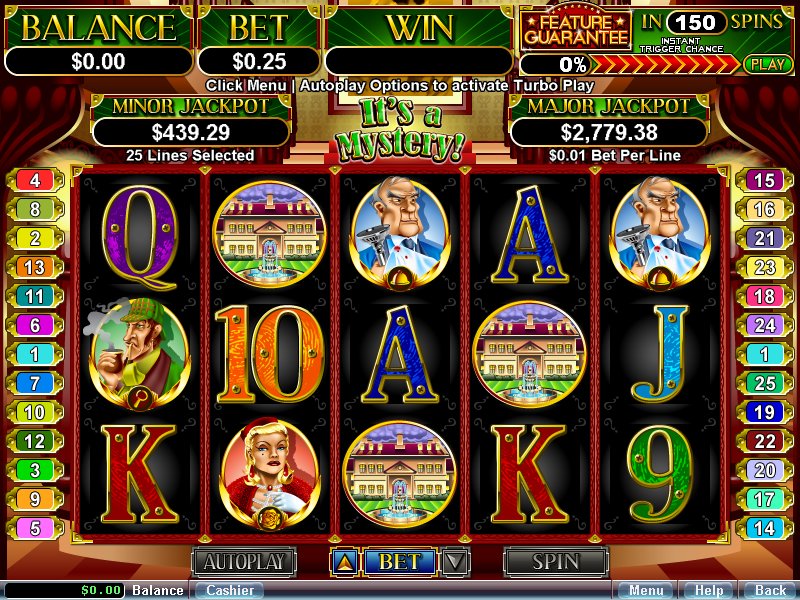Select payline number 22
The image size is (800, 600).
coord(764,441)
